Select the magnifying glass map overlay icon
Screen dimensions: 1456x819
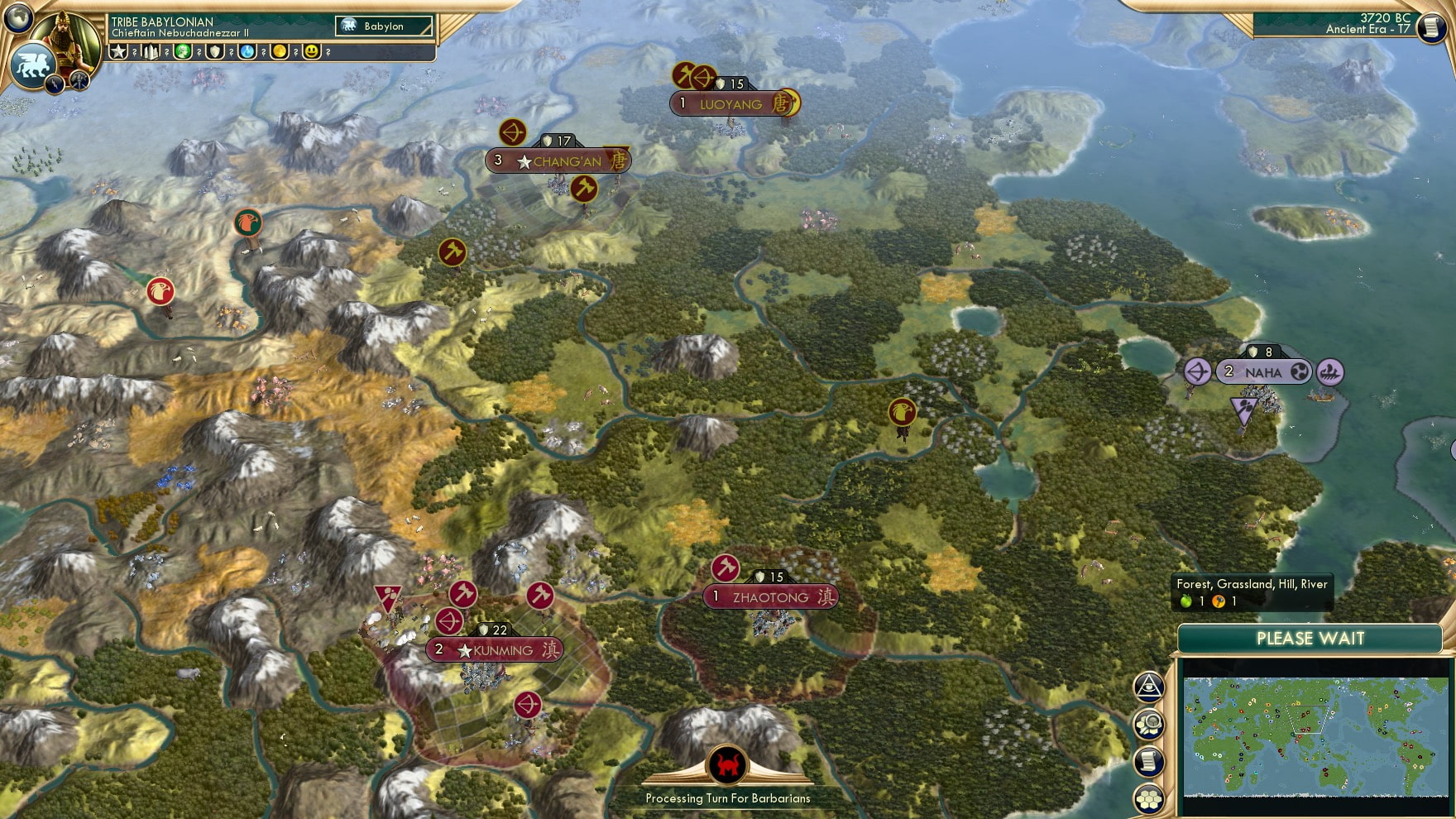[x=1147, y=722]
